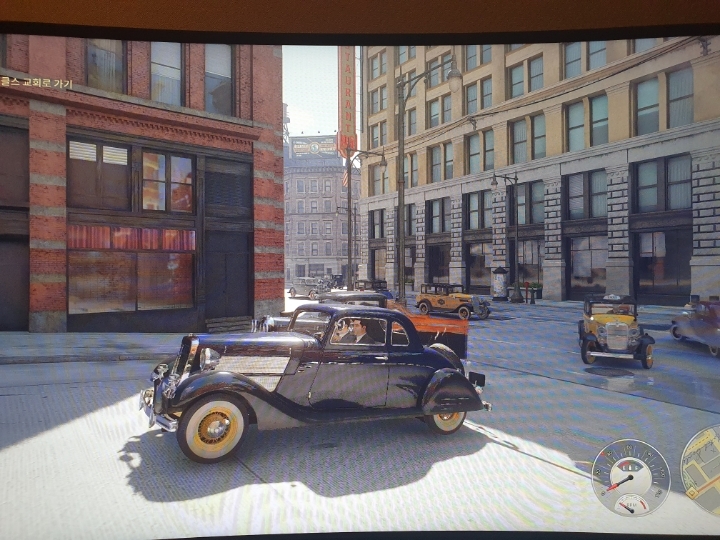Open the circular street minimap
Screen dimensions: 720x540
pos(704,469)
